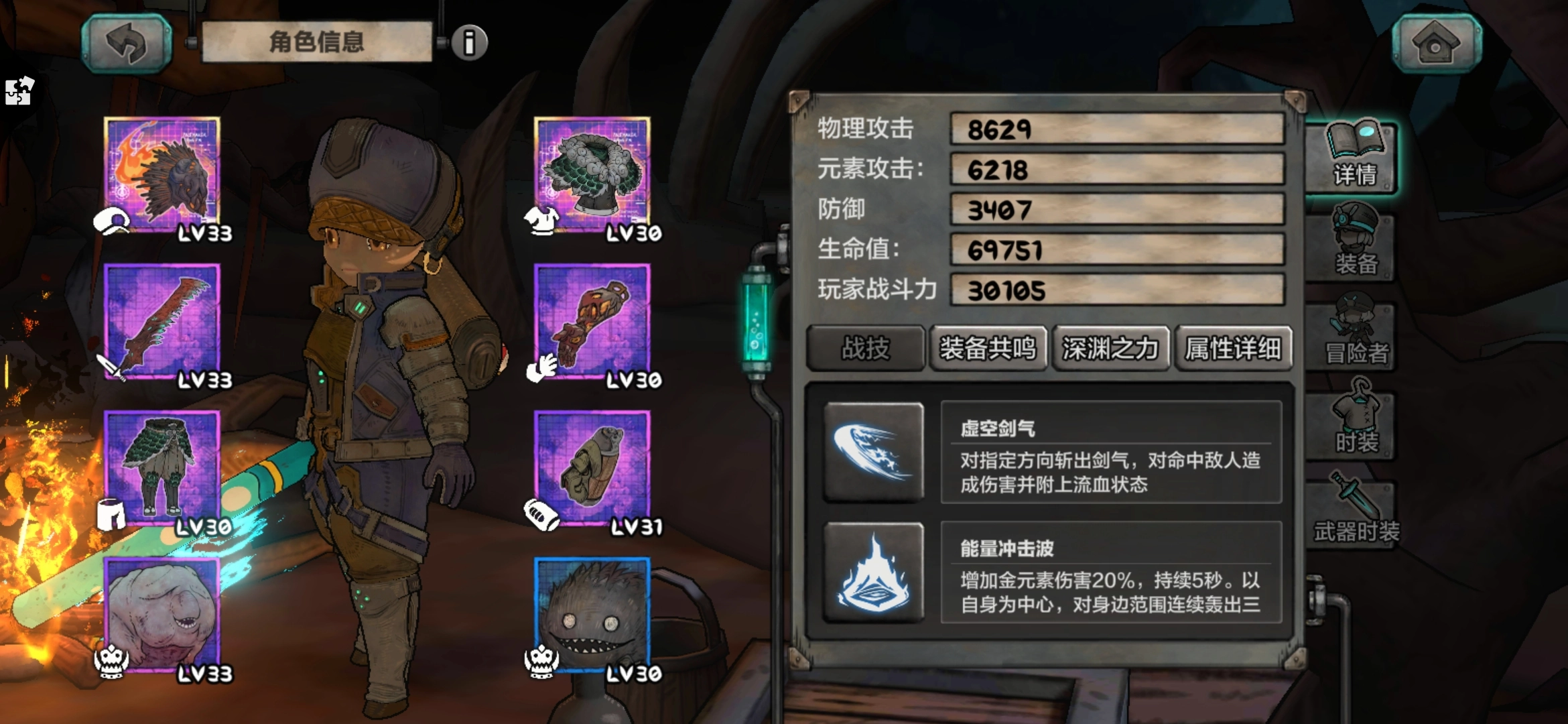The width and height of the screenshot is (1568, 724).
Task: Choose the green scaled leg armor slot
Action: tap(162, 467)
